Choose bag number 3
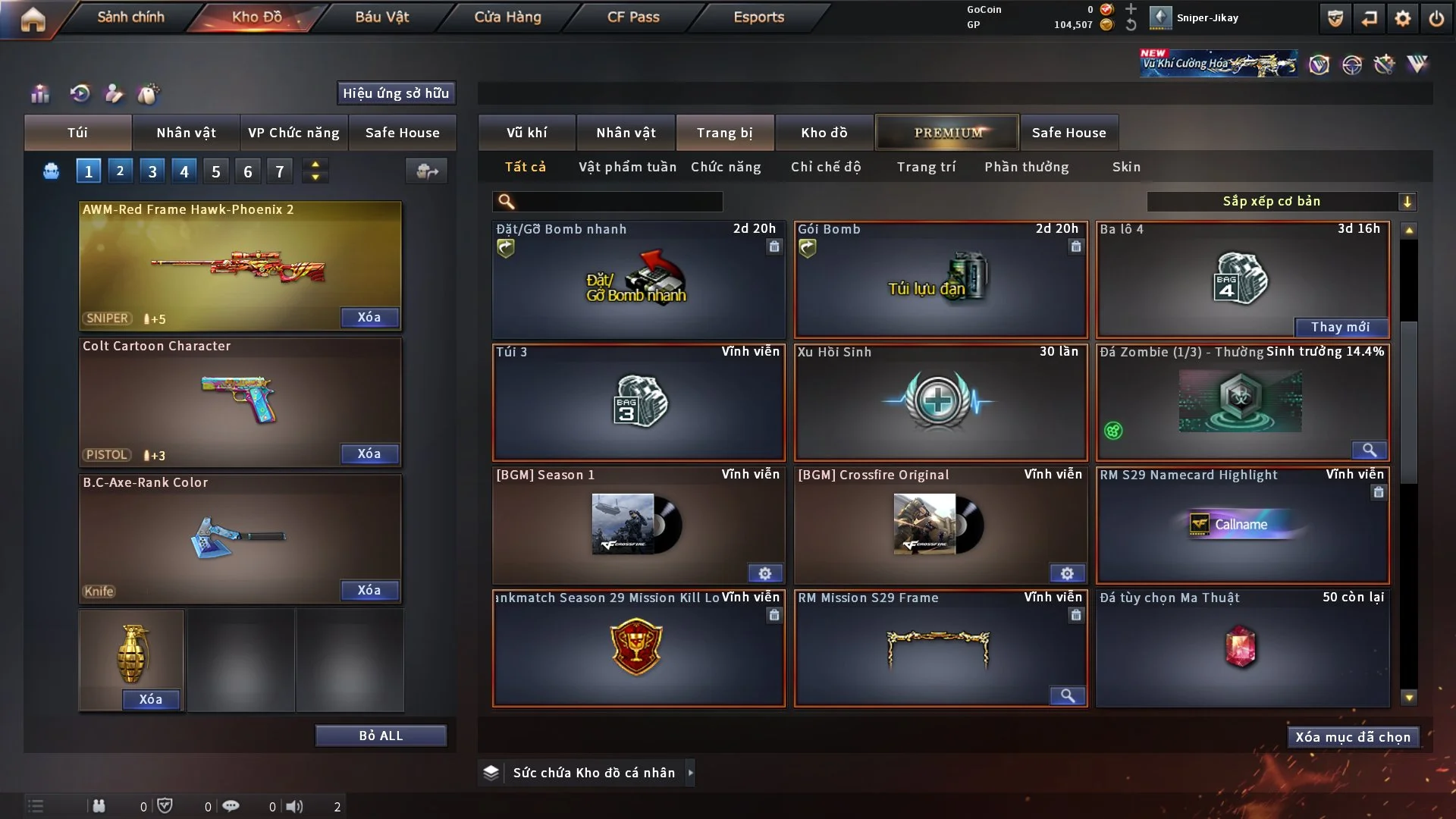This screenshot has width=1456, height=819. 152,171
